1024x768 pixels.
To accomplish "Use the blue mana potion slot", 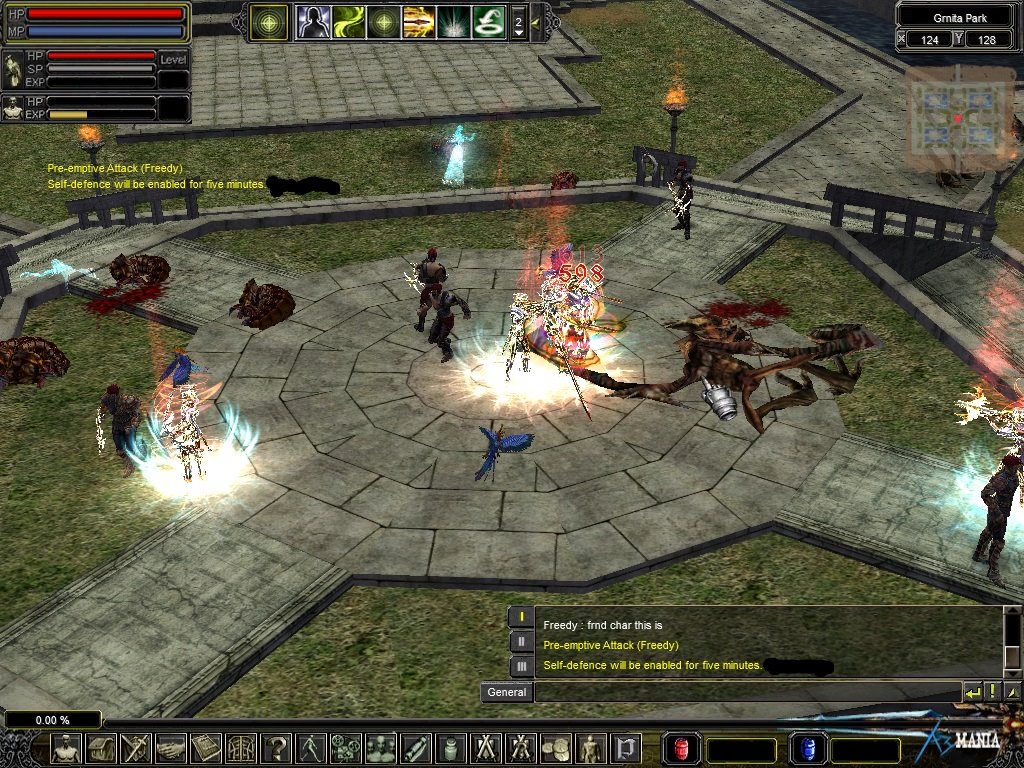I will (808, 748).
